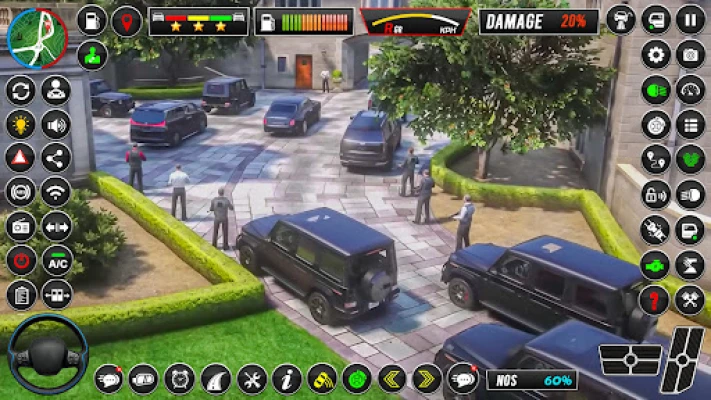Grab the steering wheel control
The height and width of the screenshot is (400, 711).
46,354
